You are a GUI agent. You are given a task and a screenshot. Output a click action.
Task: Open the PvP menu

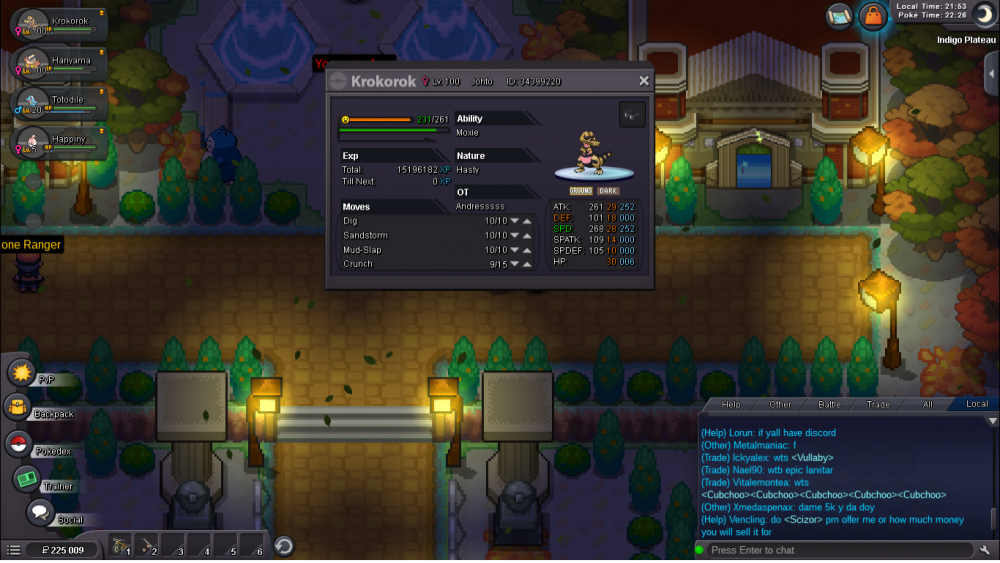[x=21, y=373]
